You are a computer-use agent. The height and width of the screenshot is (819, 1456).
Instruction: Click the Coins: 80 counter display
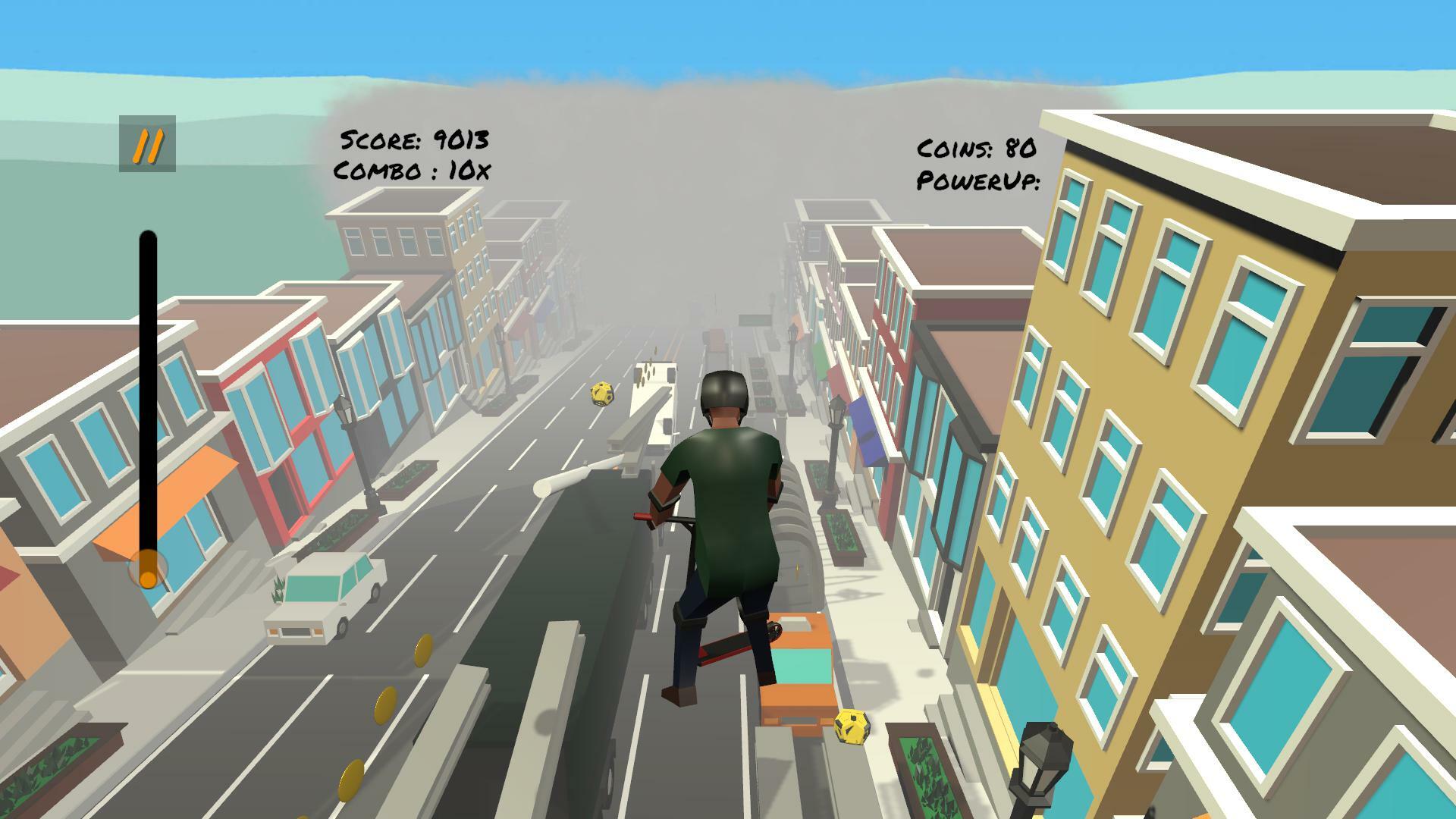coord(978,149)
